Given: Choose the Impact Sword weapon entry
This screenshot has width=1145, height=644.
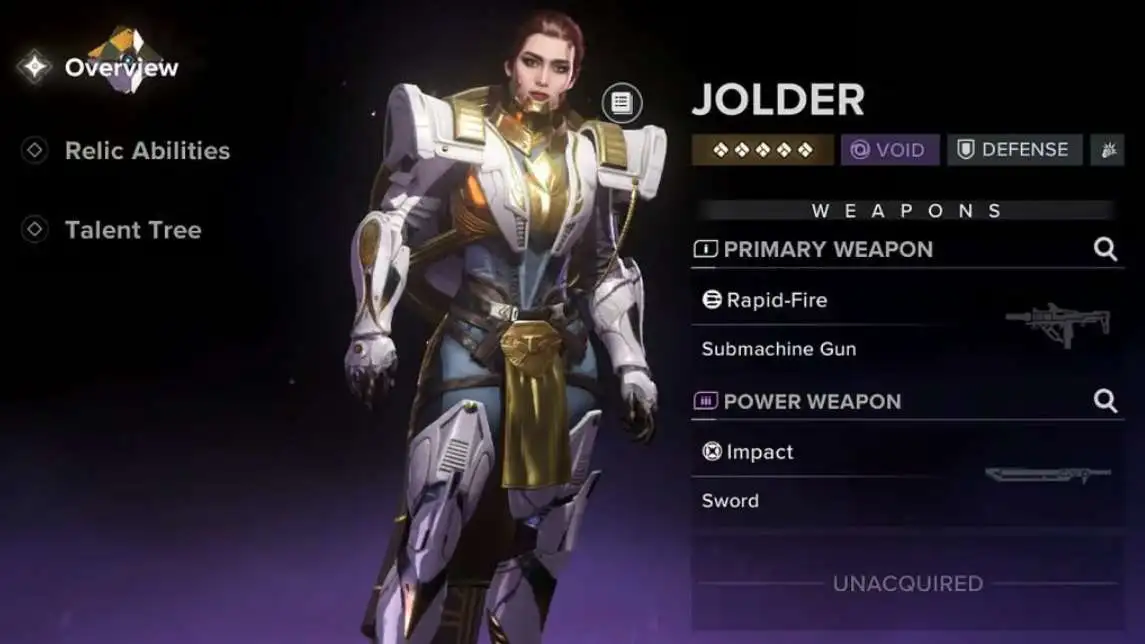Looking at the screenshot, I should pos(906,477).
